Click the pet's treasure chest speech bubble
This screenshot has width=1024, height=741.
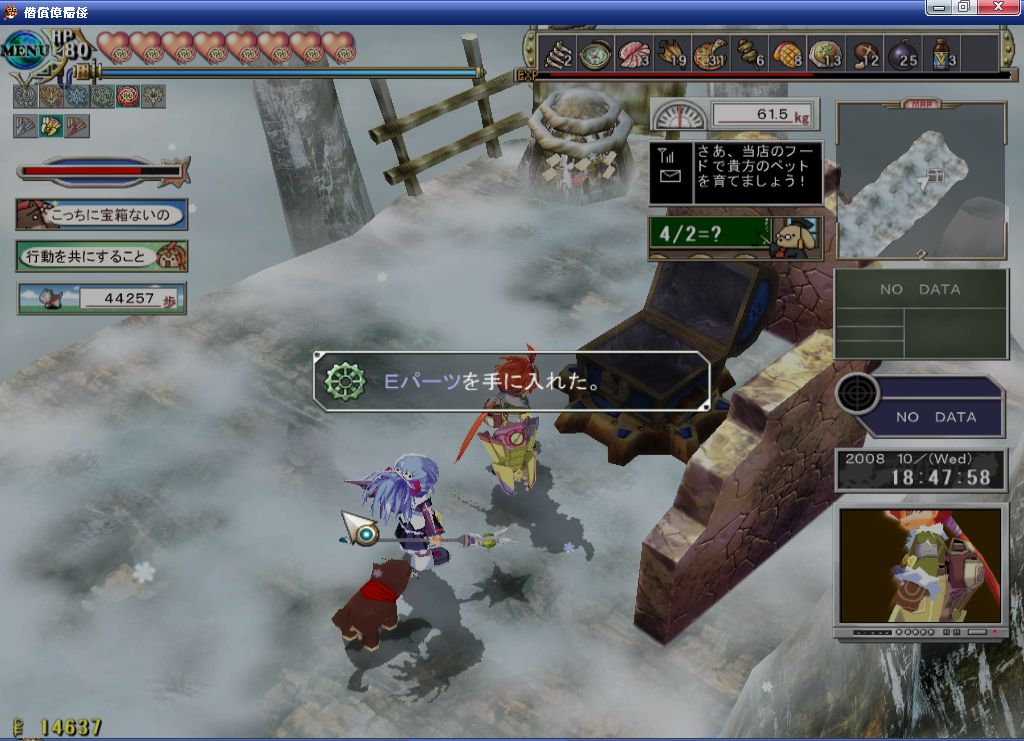coord(101,214)
